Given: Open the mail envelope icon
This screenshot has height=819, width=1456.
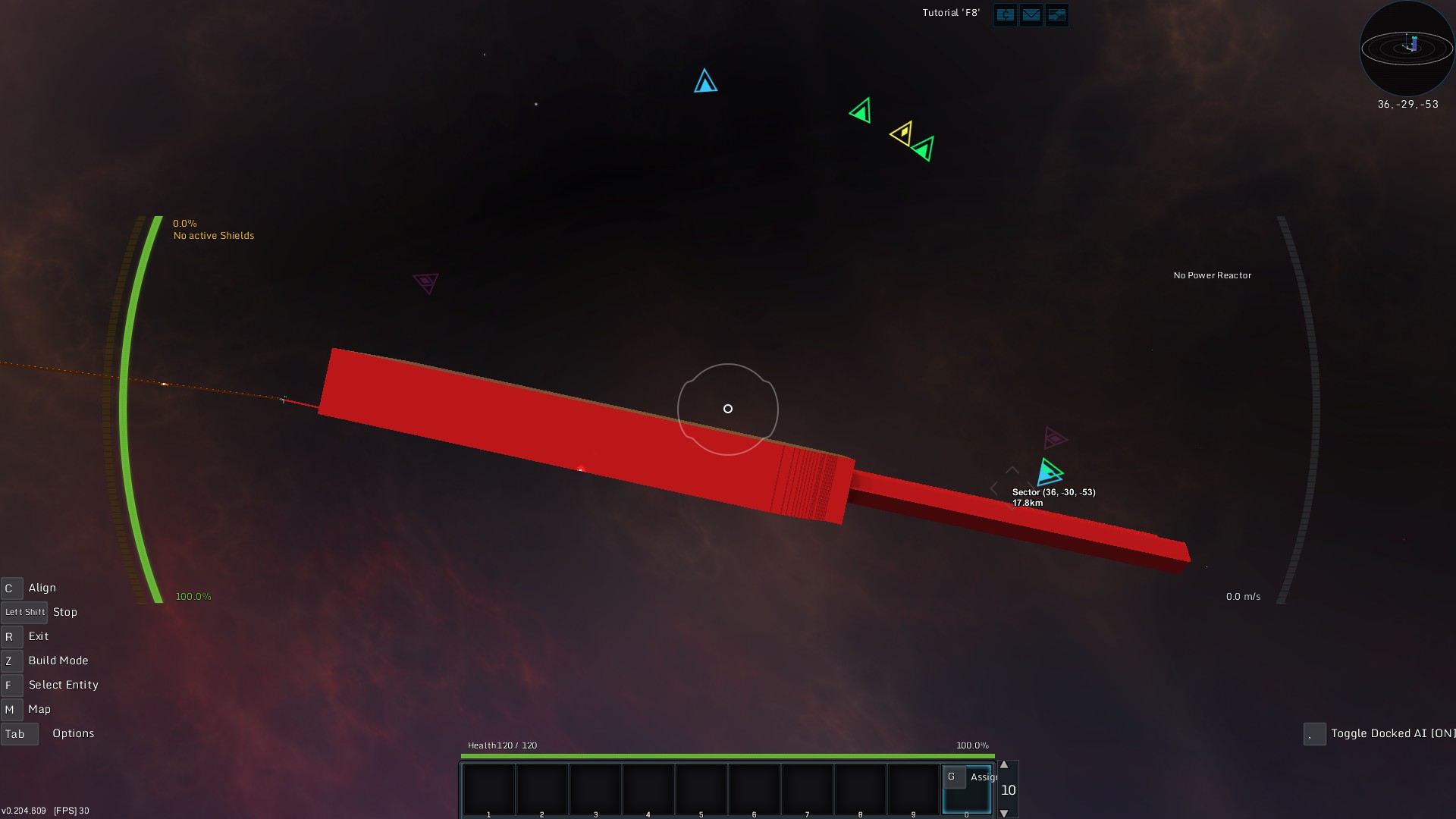Looking at the screenshot, I should point(1031,14).
